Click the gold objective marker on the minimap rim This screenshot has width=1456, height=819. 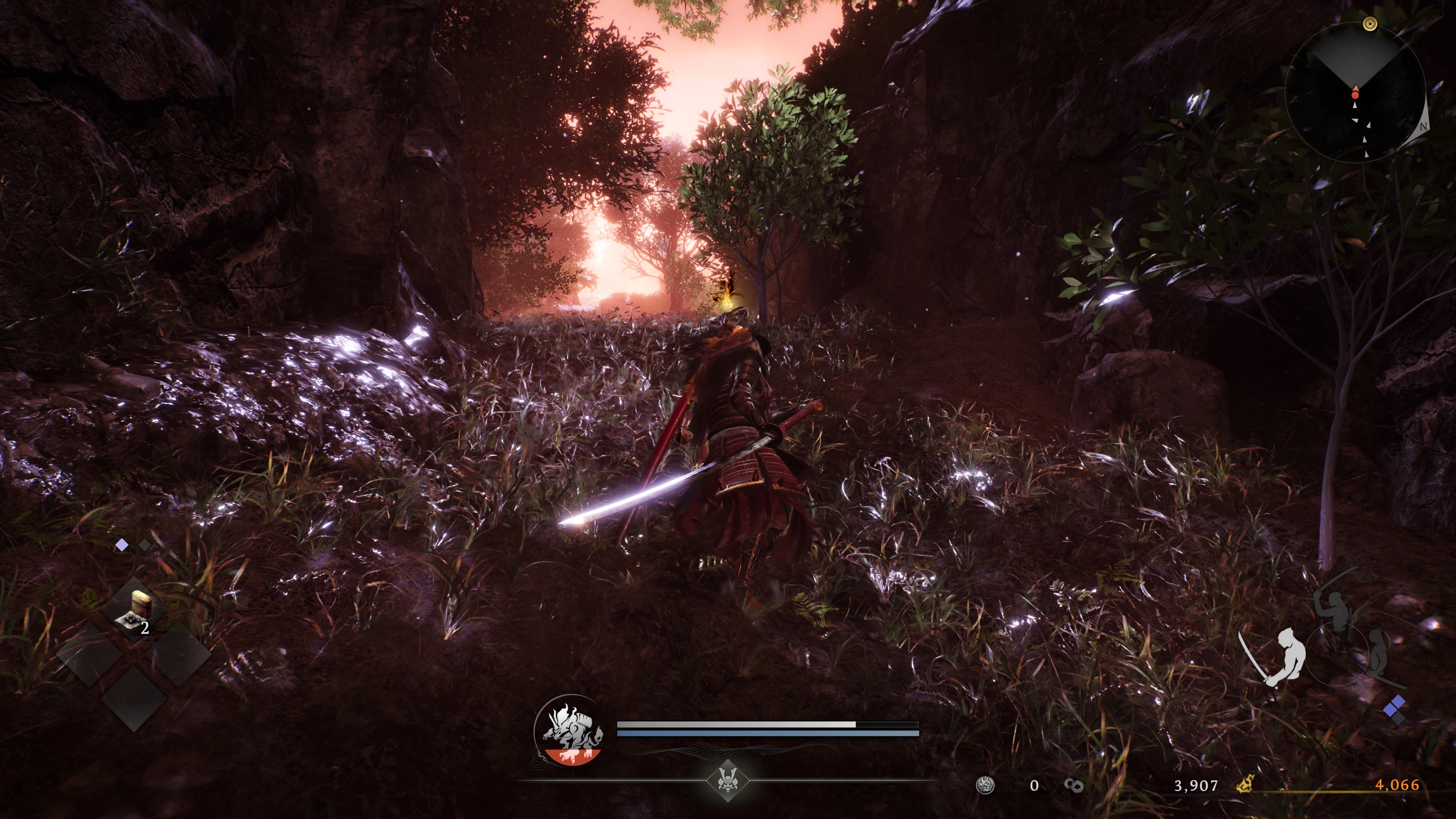tap(1370, 24)
